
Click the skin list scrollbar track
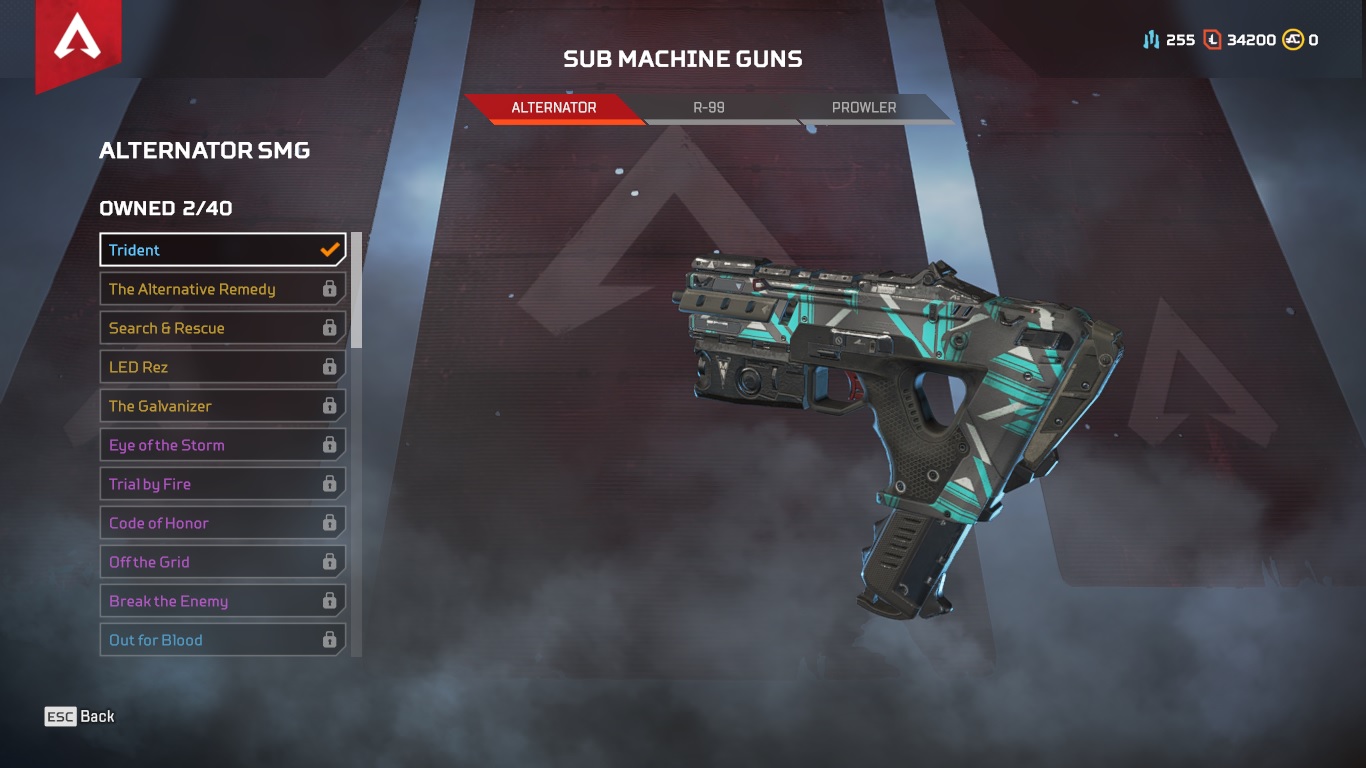click(x=356, y=440)
